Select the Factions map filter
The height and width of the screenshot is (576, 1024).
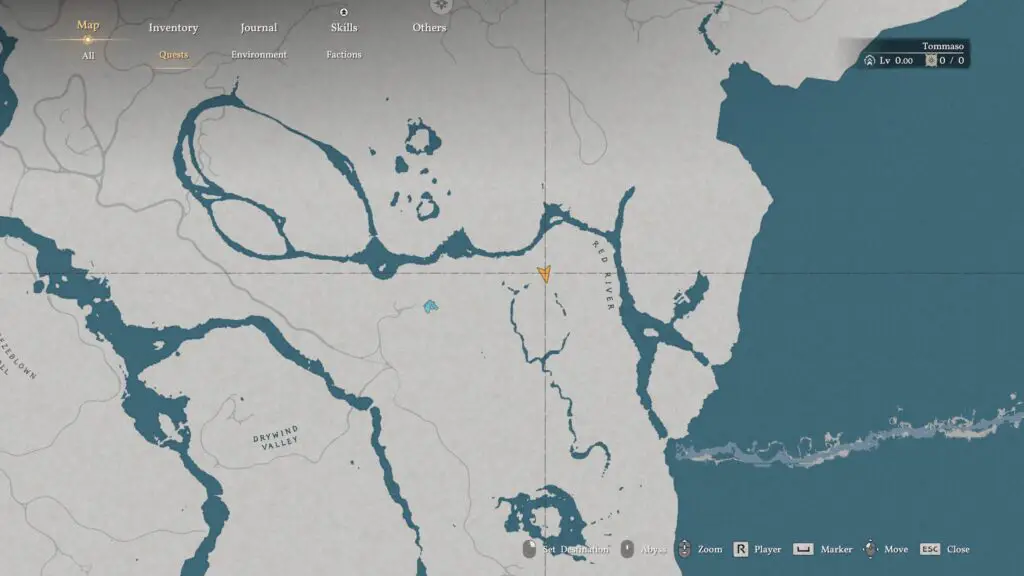click(344, 55)
